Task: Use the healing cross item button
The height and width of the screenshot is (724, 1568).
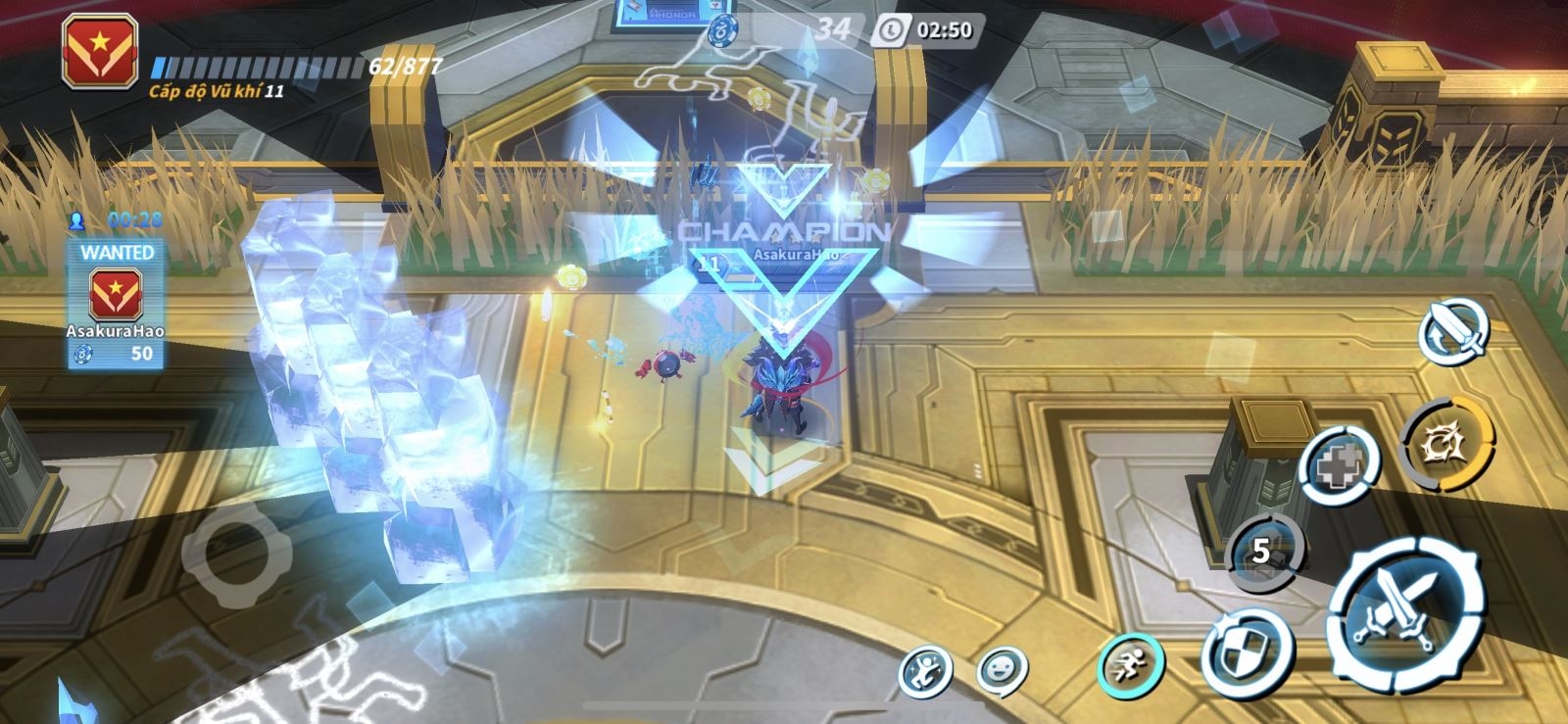Action: coord(1339,467)
